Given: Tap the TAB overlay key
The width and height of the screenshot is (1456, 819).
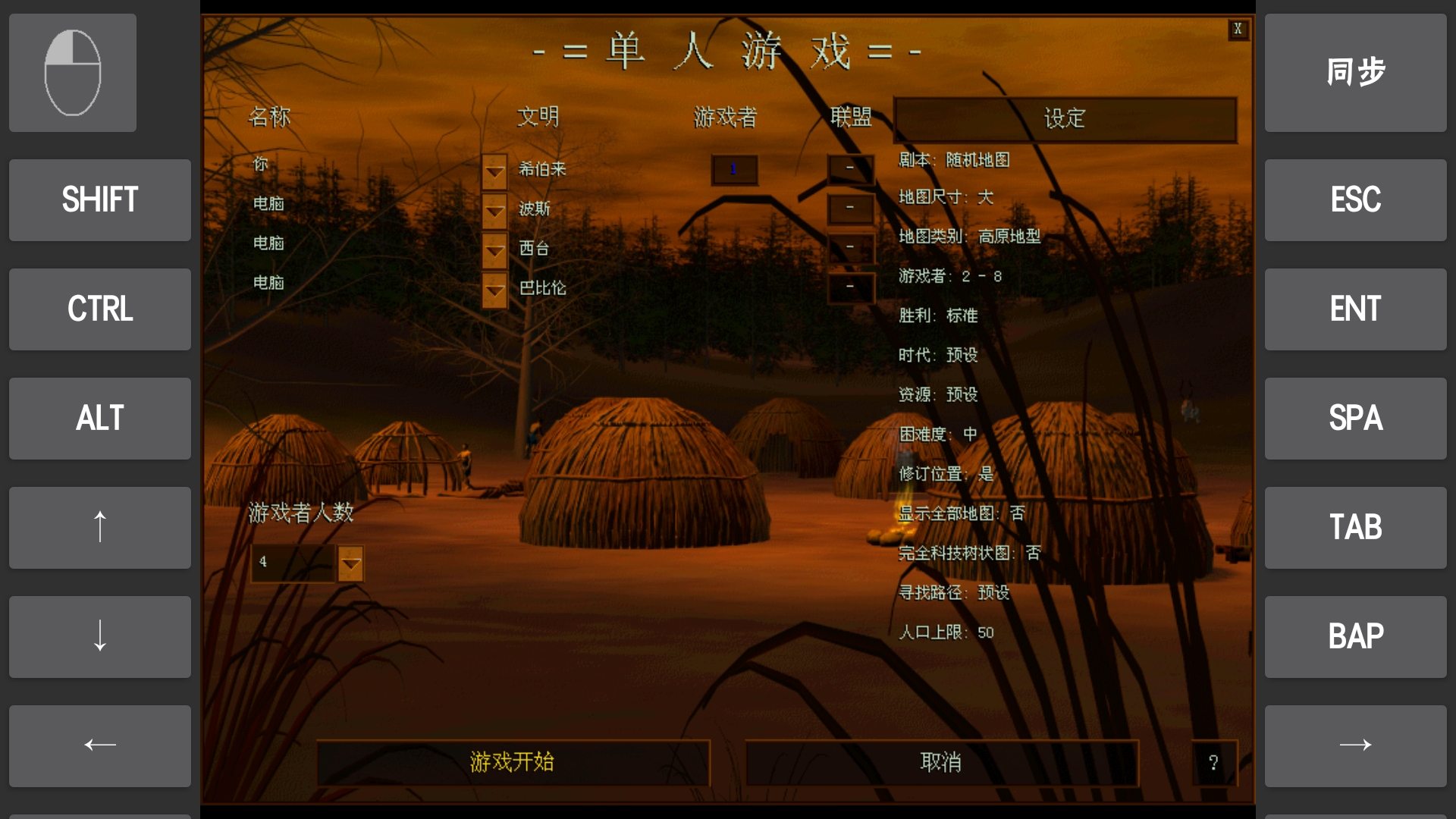Looking at the screenshot, I should (1355, 527).
